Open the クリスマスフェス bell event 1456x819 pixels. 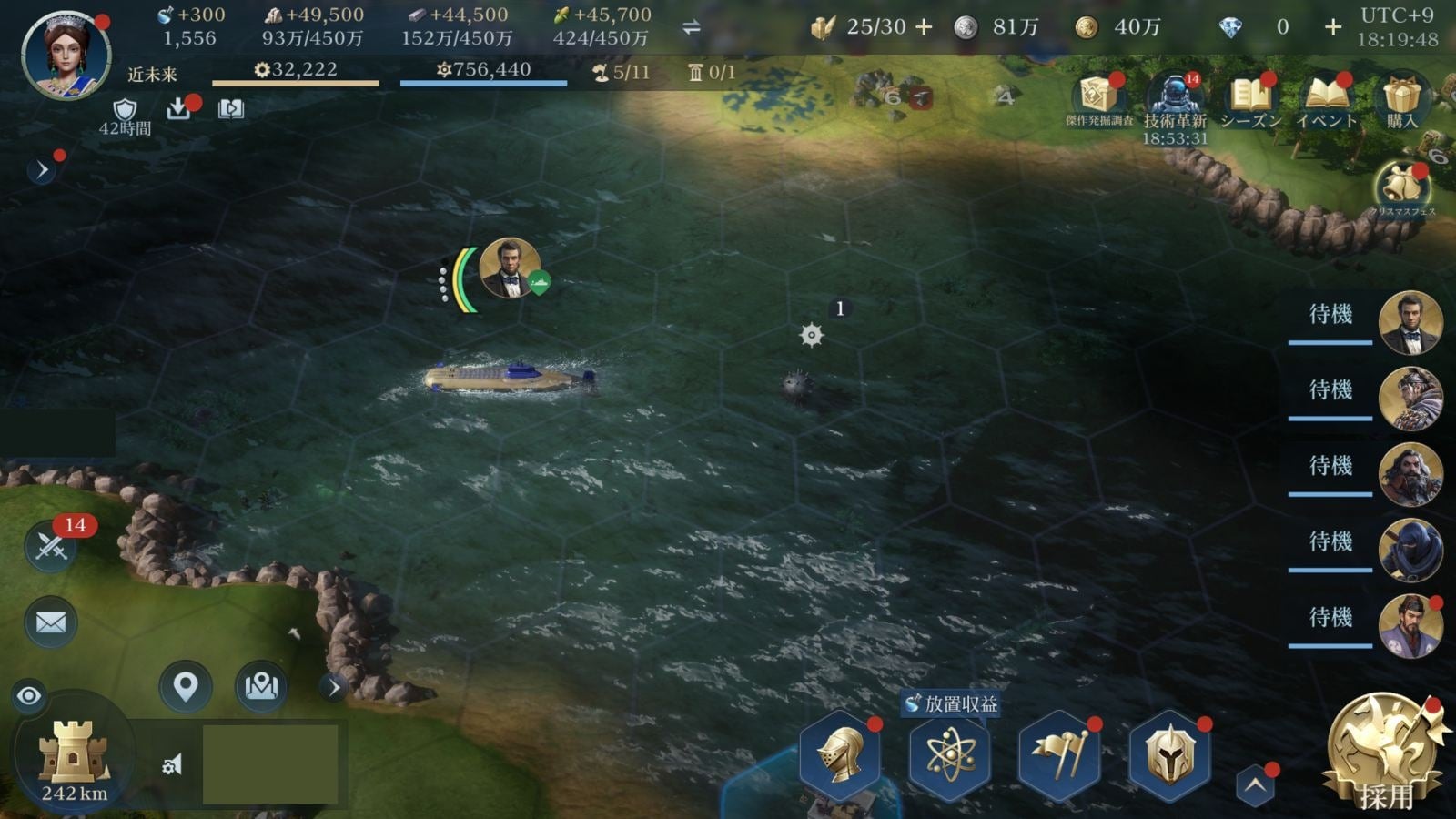(x=1402, y=188)
